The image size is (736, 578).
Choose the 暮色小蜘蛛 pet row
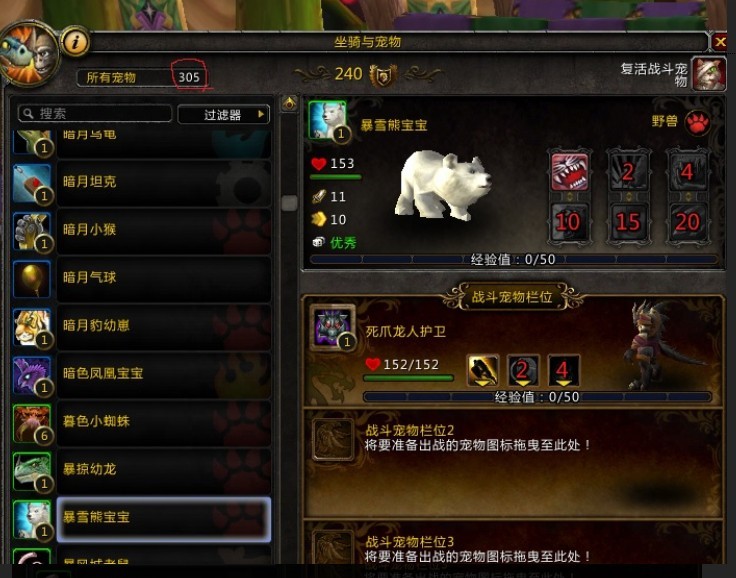tap(140, 421)
